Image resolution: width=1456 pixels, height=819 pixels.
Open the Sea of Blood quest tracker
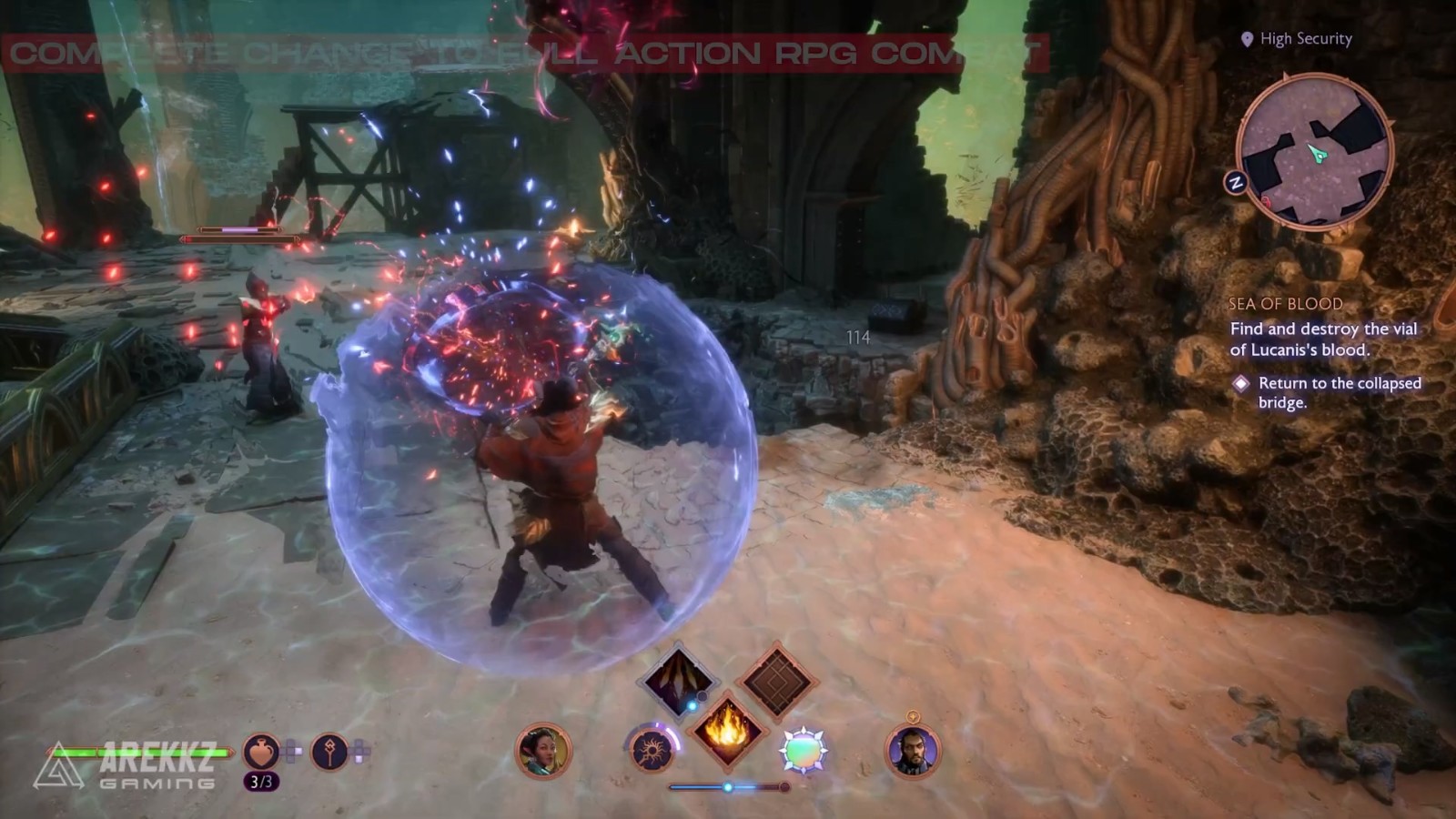click(x=1285, y=304)
